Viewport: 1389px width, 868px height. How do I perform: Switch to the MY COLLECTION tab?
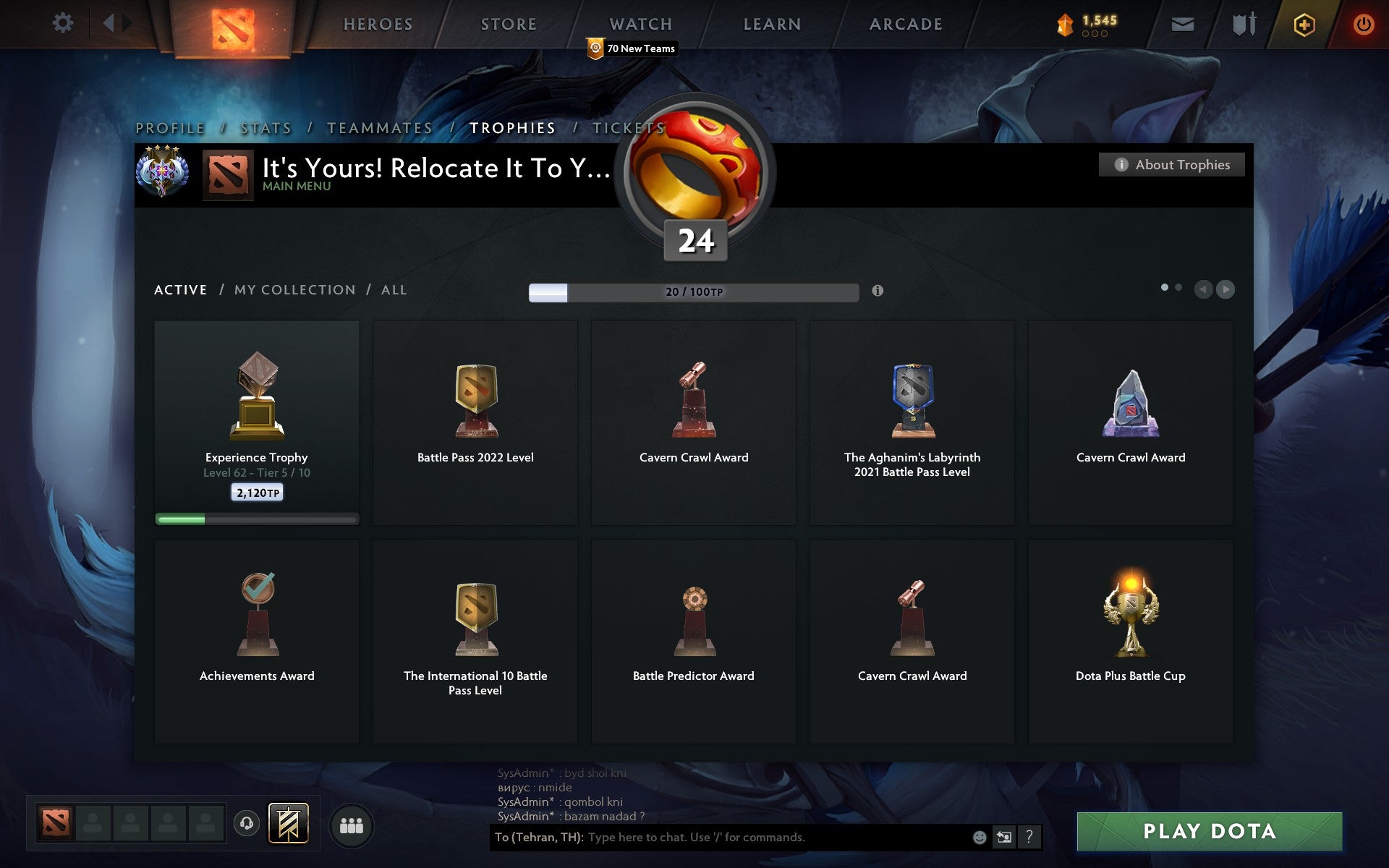pos(294,289)
